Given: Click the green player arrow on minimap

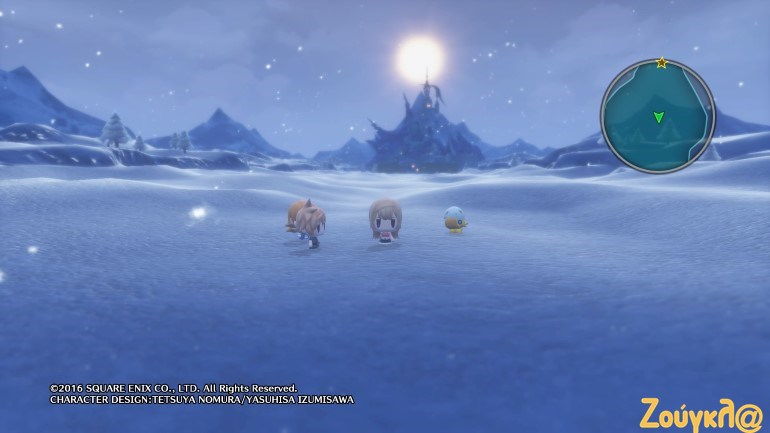Looking at the screenshot, I should [658, 118].
